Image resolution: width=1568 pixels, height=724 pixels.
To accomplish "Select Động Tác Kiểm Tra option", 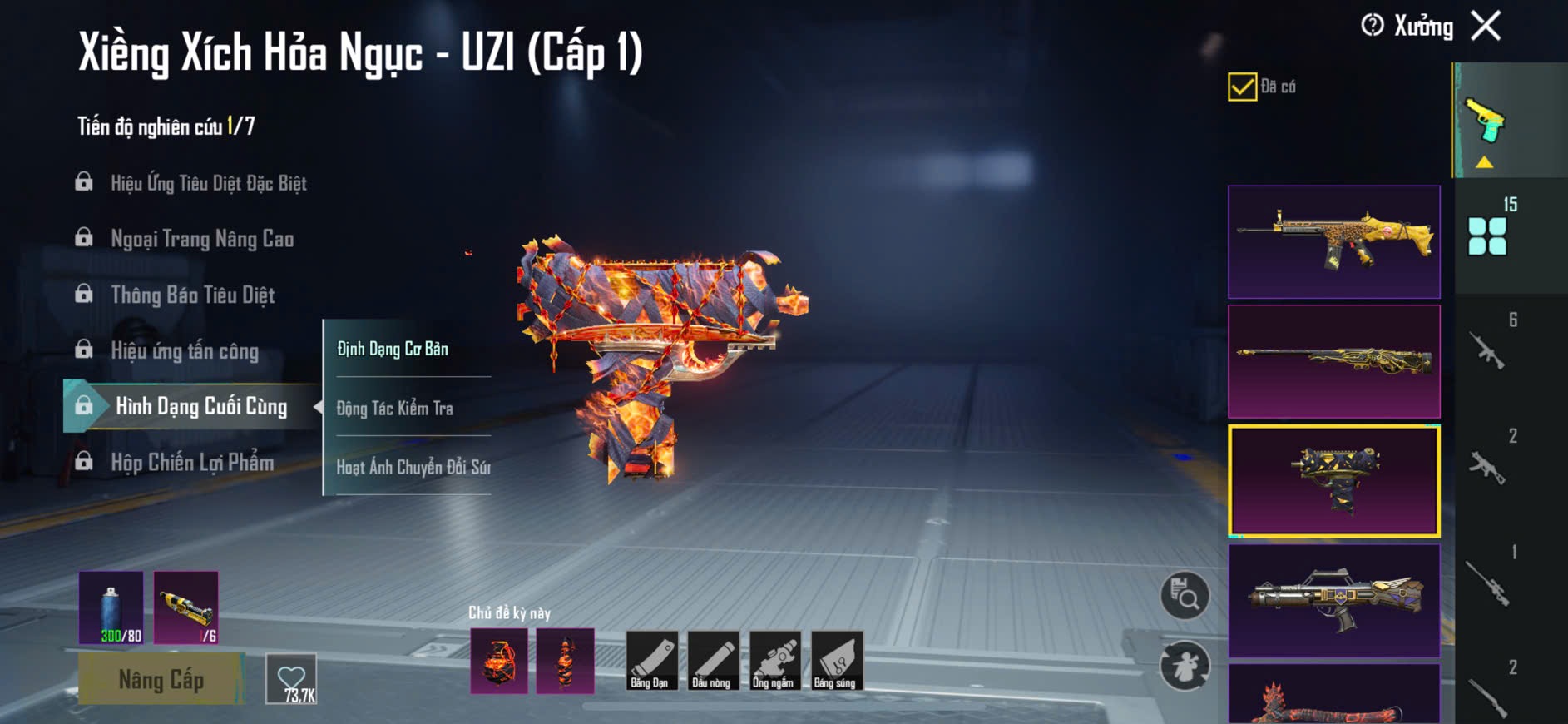I will click(395, 409).
